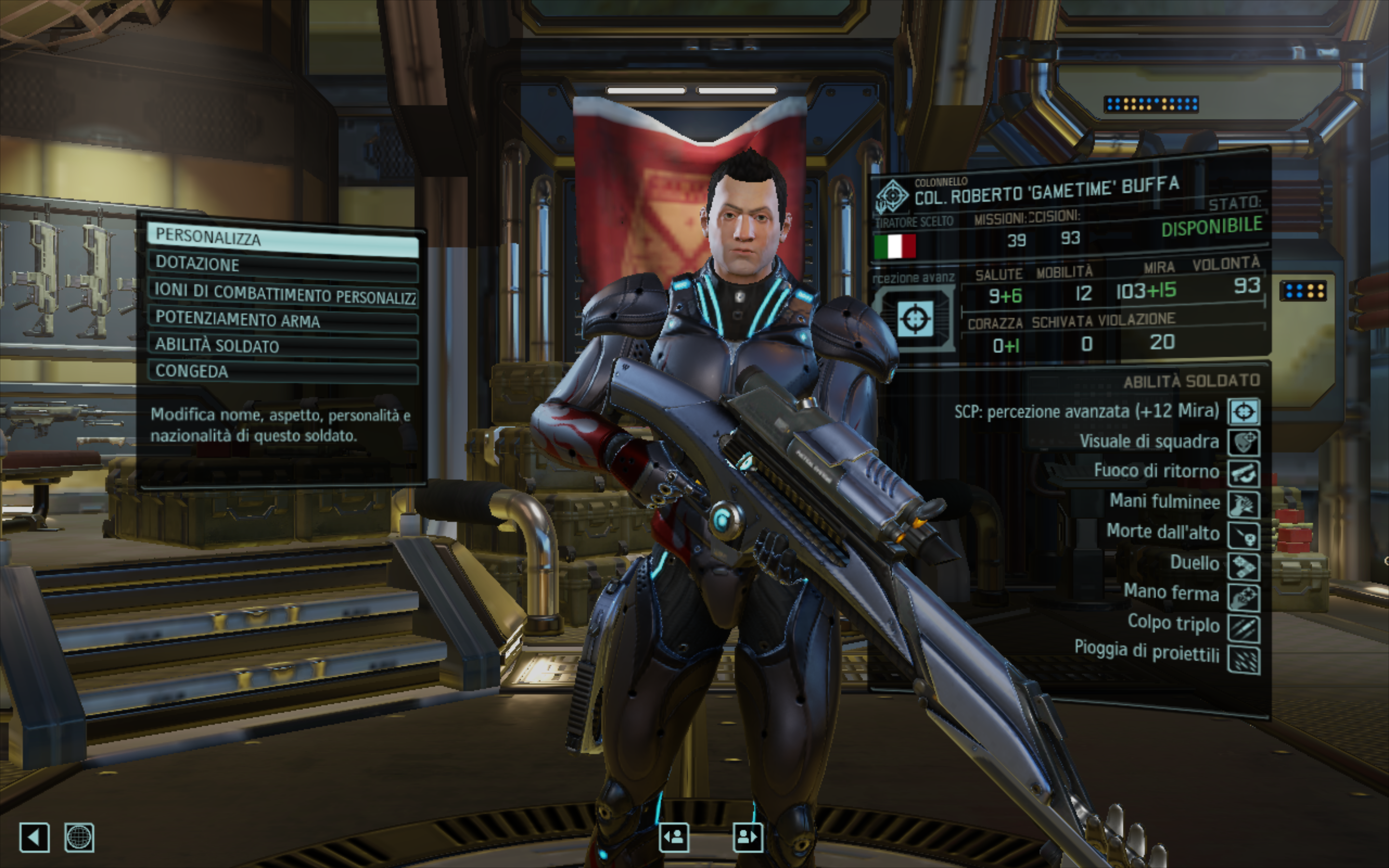Image resolution: width=1389 pixels, height=868 pixels.
Task: Select Congeda to dismiss soldier
Action: click(x=283, y=372)
